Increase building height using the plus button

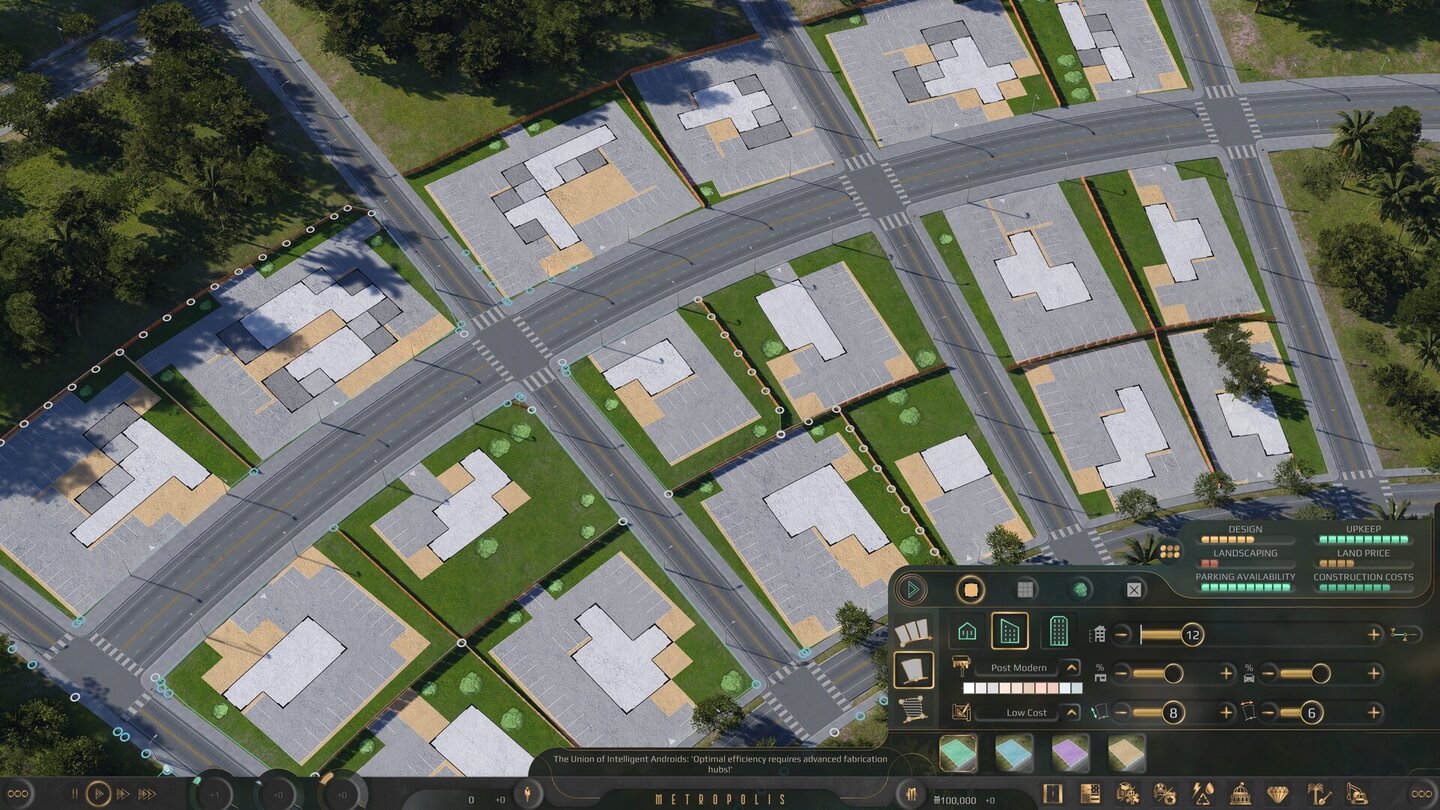coord(1371,635)
